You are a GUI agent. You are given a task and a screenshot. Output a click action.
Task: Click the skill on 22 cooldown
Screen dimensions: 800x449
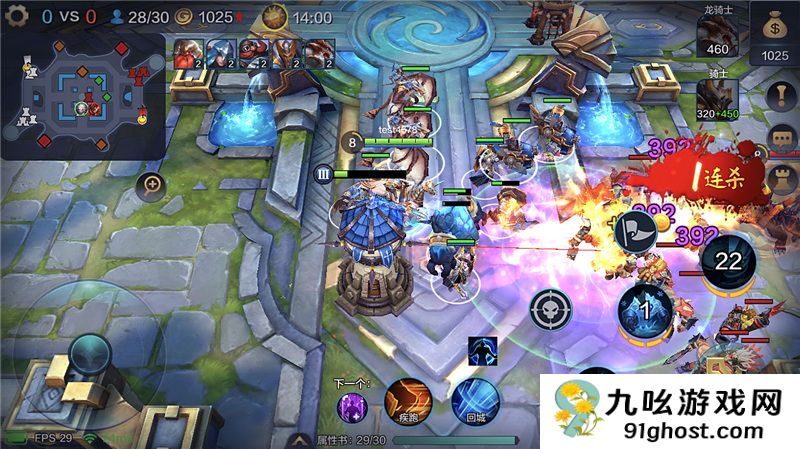click(727, 262)
